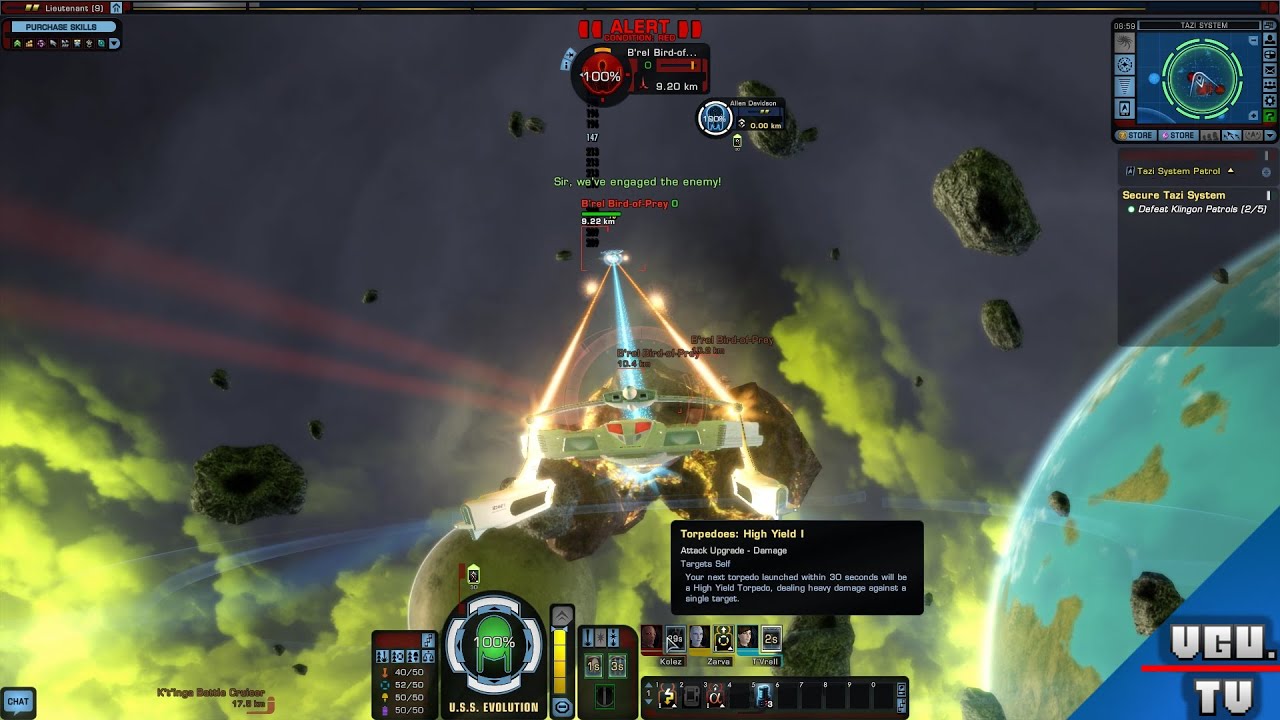Image resolution: width=1280 pixels, height=720 pixels.
Task: Fire the orange weapon in hotbar slot 1
Action: pyautogui.click(x=667, y=696)
